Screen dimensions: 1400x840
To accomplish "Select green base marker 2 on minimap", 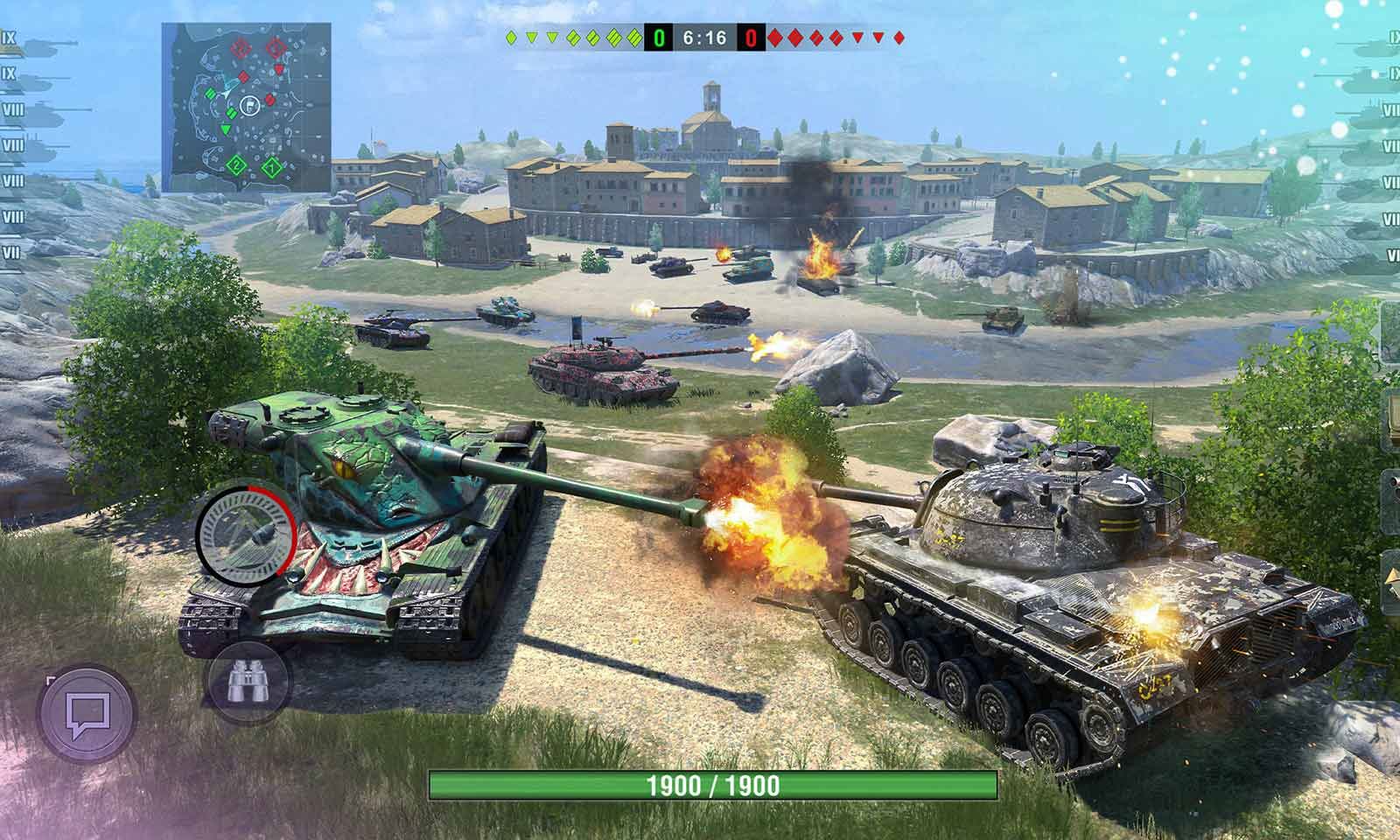I will pyautogui.click(x=235, y=164).
